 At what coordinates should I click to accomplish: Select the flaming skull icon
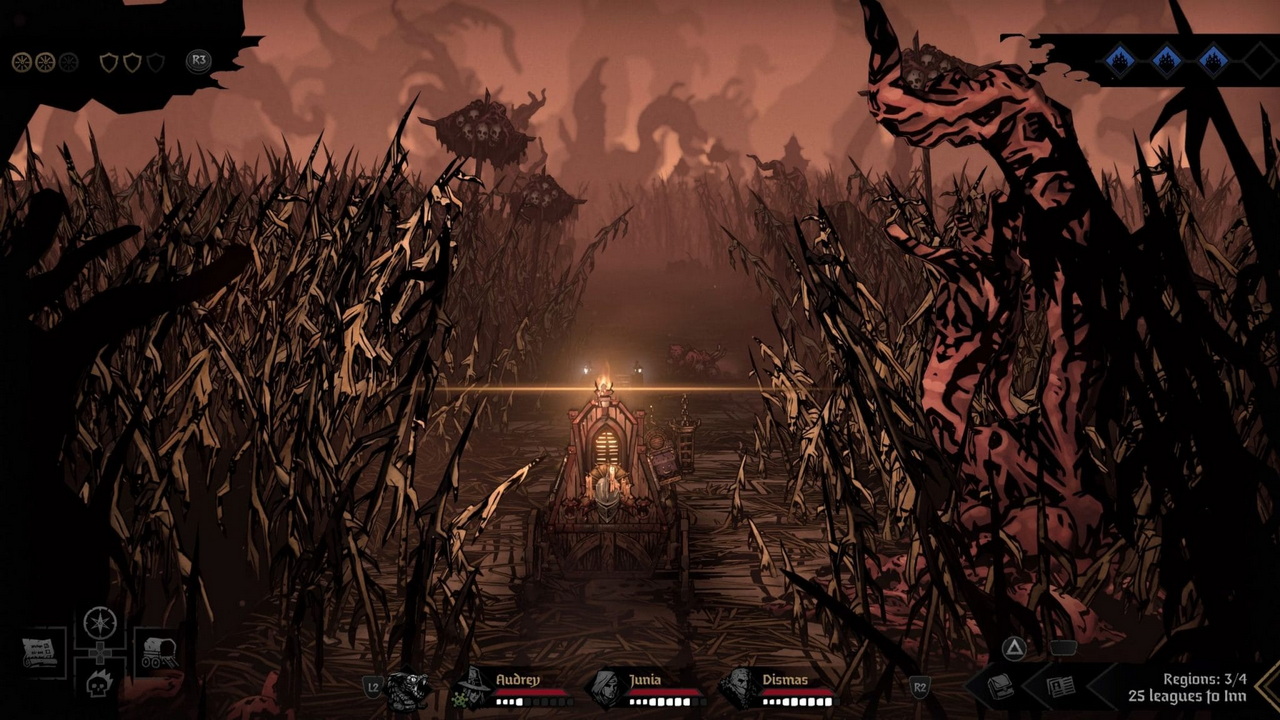[x=100, y=685]
